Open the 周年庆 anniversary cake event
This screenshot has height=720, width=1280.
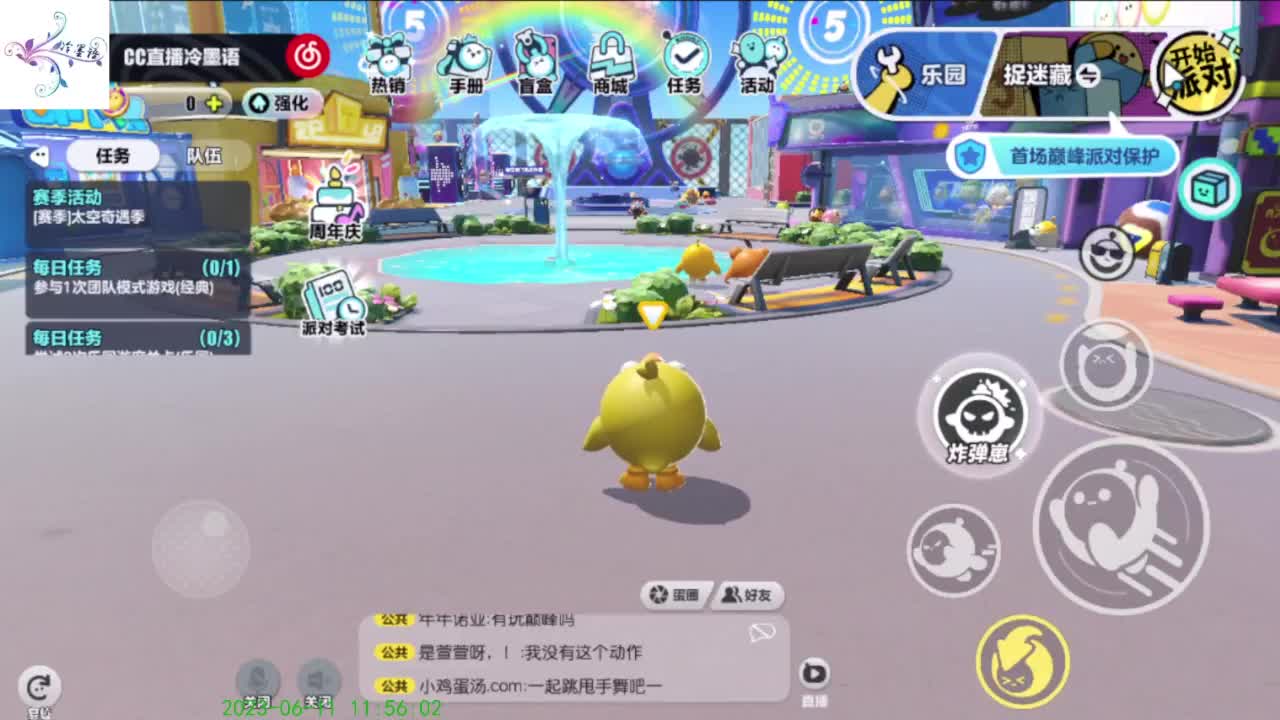(x=335, y=205)
